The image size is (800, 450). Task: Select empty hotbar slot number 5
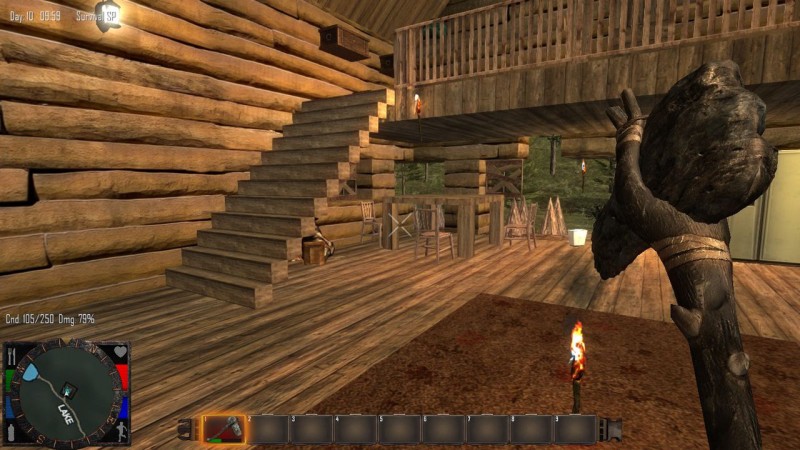point(399,429)
